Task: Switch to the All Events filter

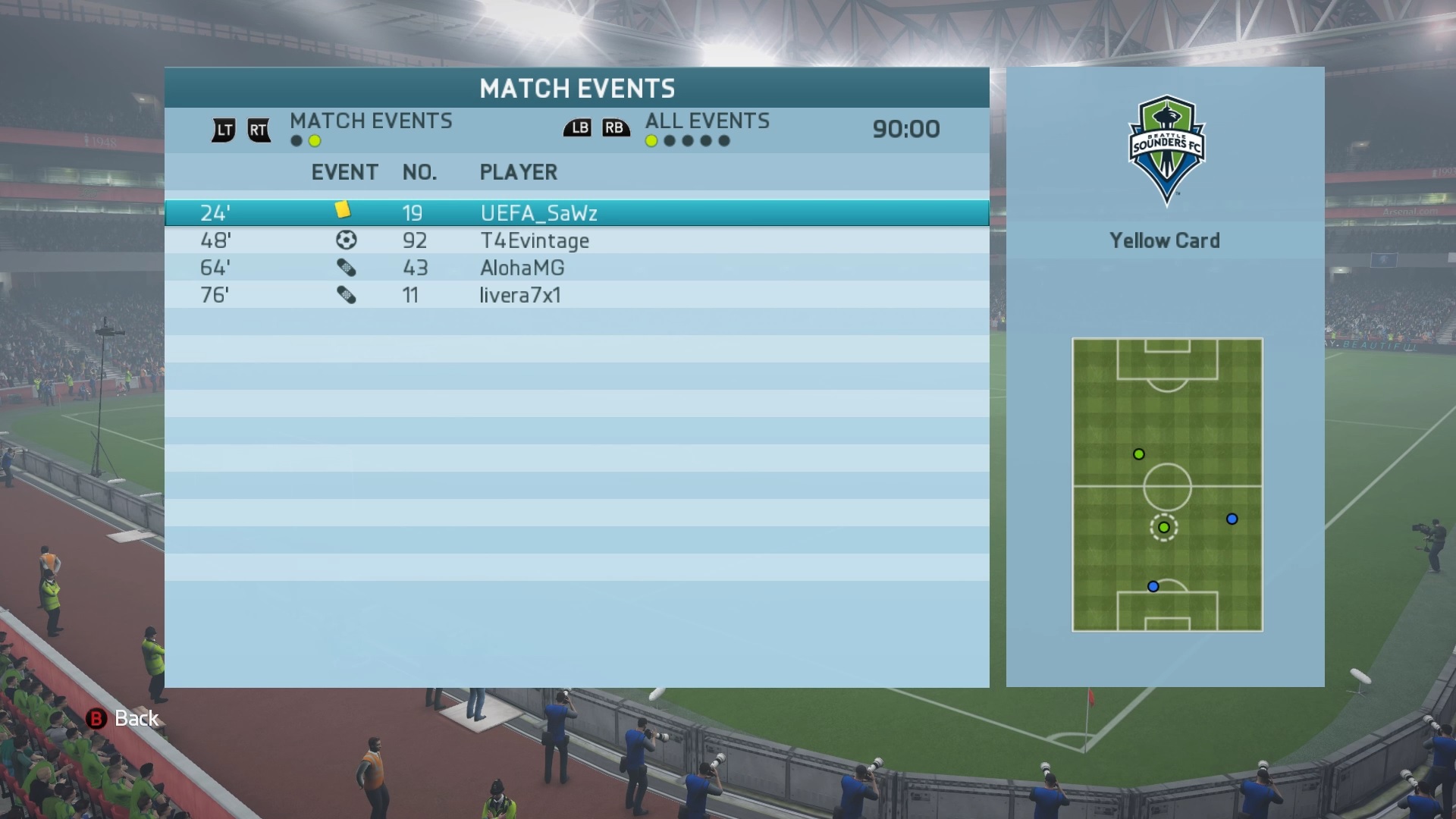Action: point(707,121)
